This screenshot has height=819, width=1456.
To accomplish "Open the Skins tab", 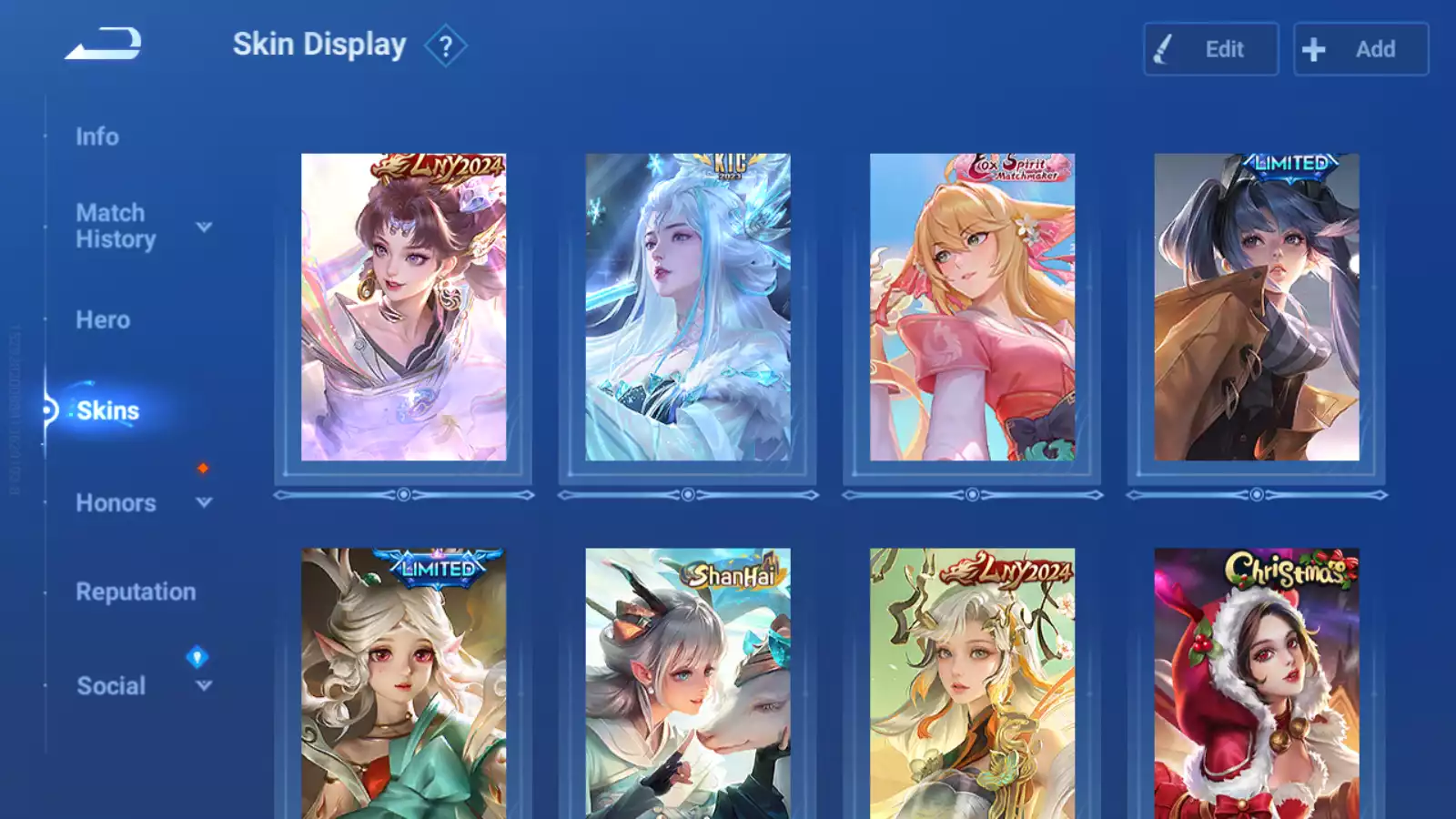I will [107, 411].
